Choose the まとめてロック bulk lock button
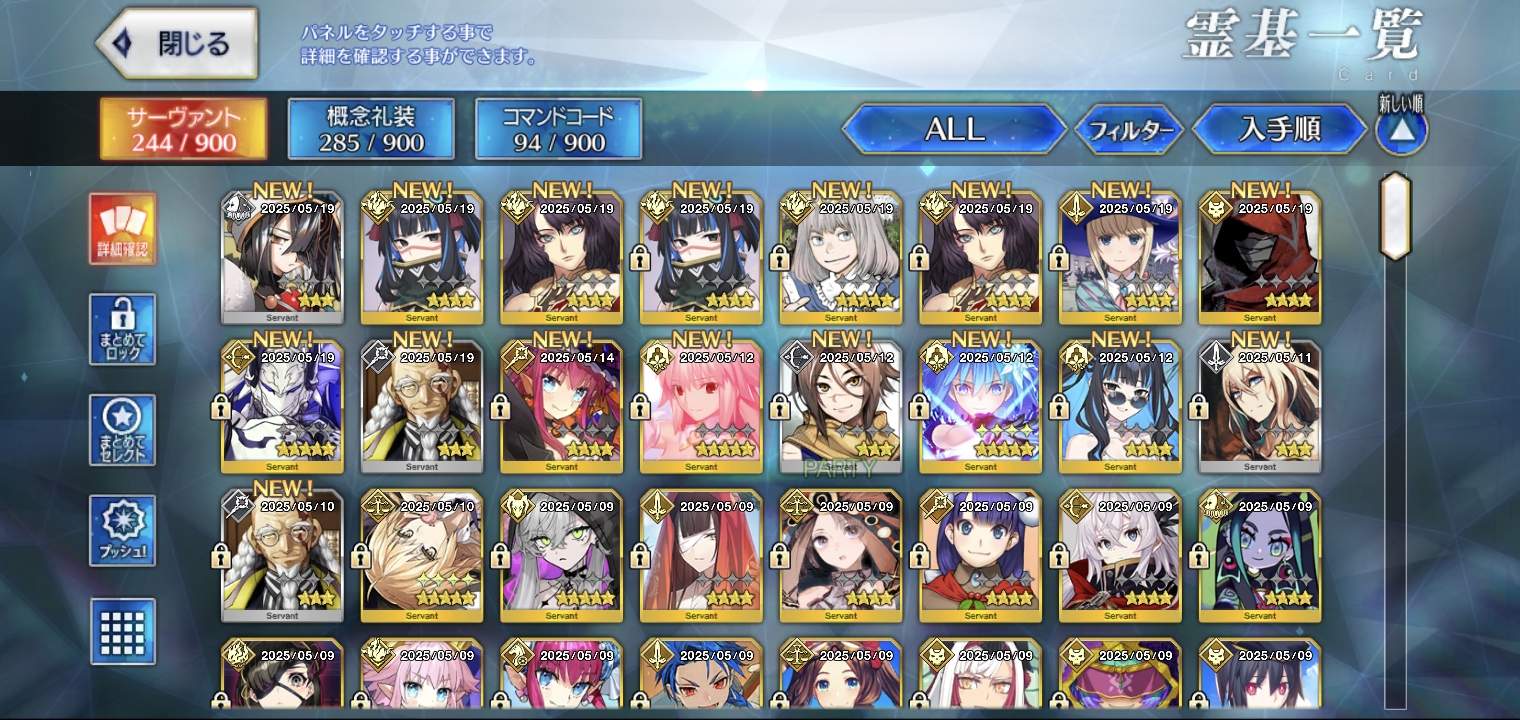This screenshot has width=1520, height=720. (122, 329)
